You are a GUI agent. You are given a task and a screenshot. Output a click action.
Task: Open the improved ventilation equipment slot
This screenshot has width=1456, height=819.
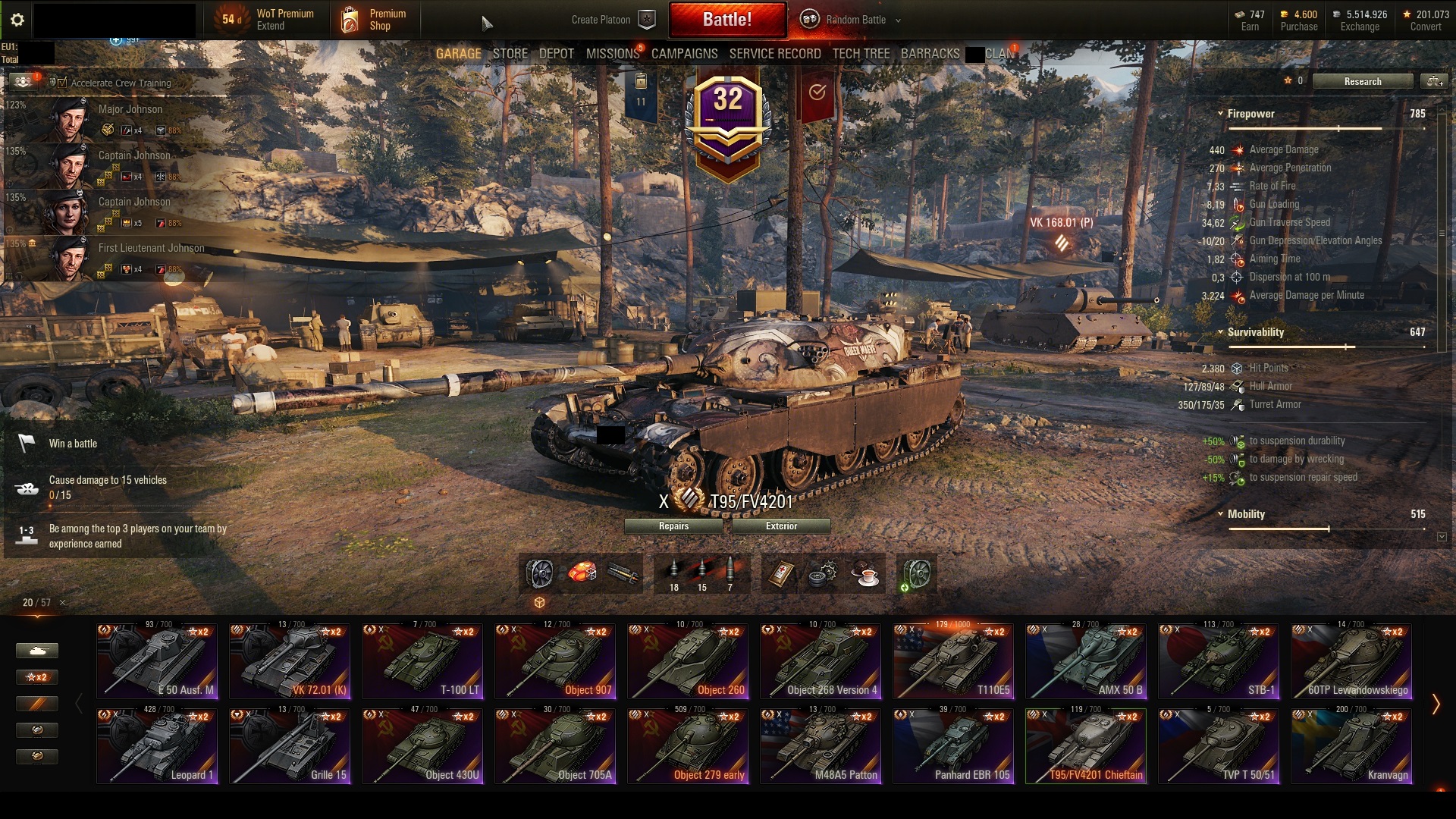(x=915, y=574)
